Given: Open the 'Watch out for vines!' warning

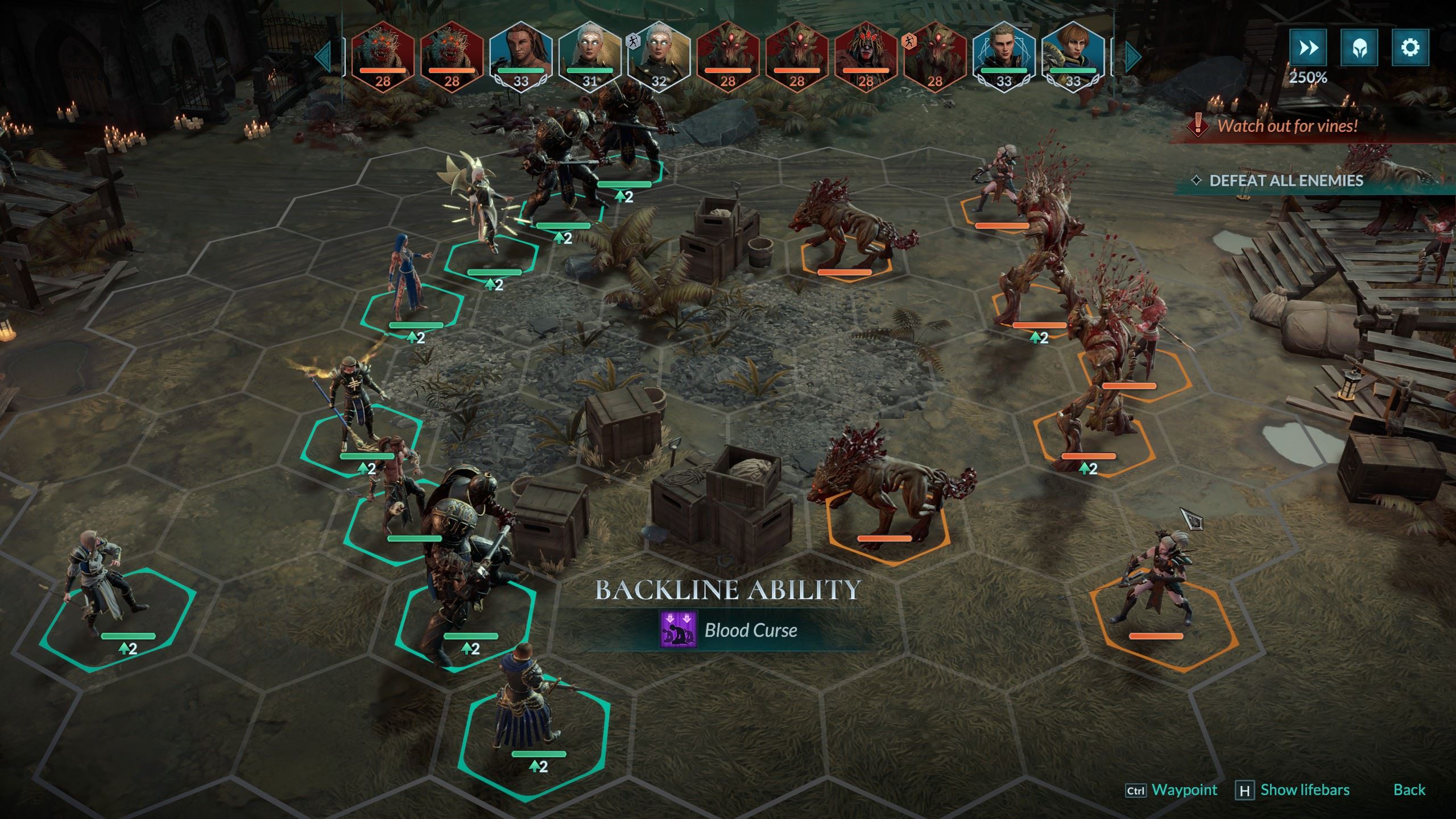Looking at the screenshot, I should click(1287, 126).
